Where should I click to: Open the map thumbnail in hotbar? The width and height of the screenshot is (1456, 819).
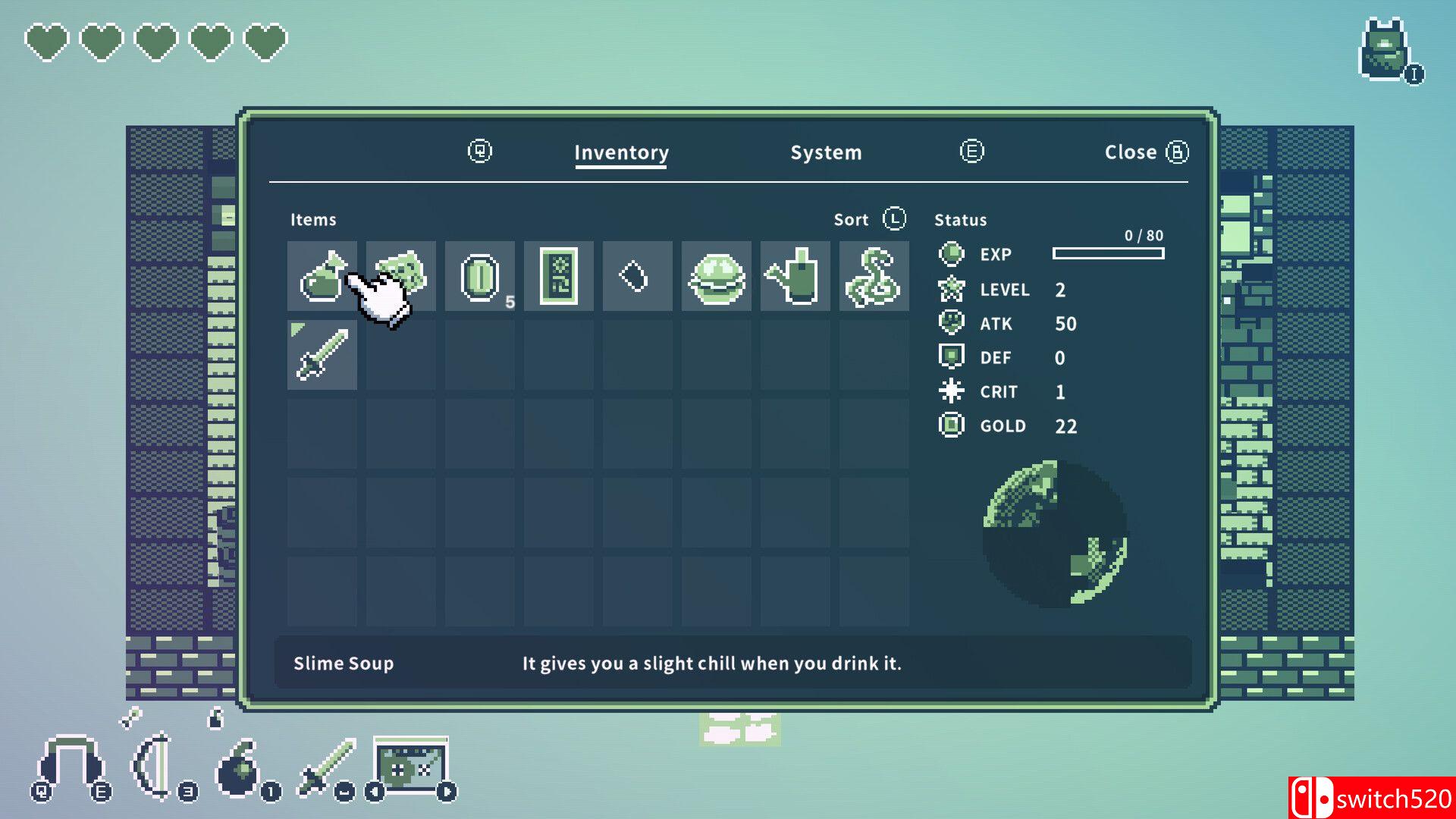click(410, 767)
